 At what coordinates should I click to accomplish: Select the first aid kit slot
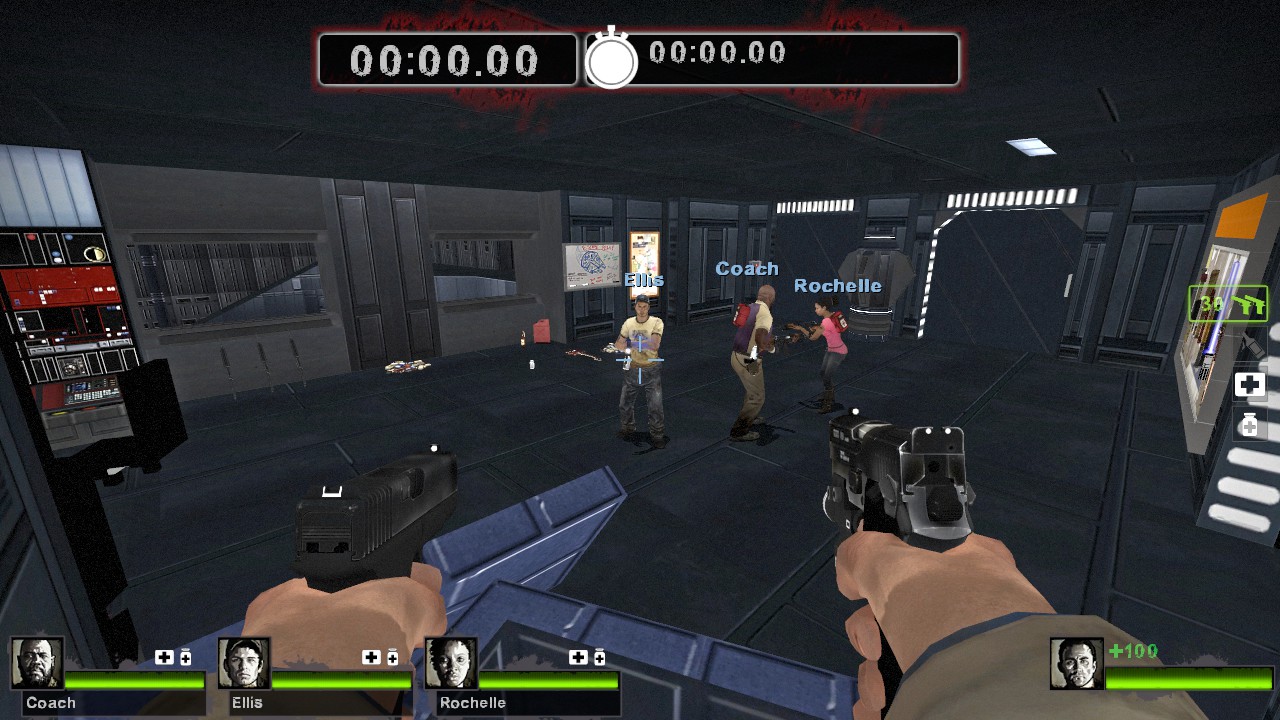click(x=1249, y=385)
